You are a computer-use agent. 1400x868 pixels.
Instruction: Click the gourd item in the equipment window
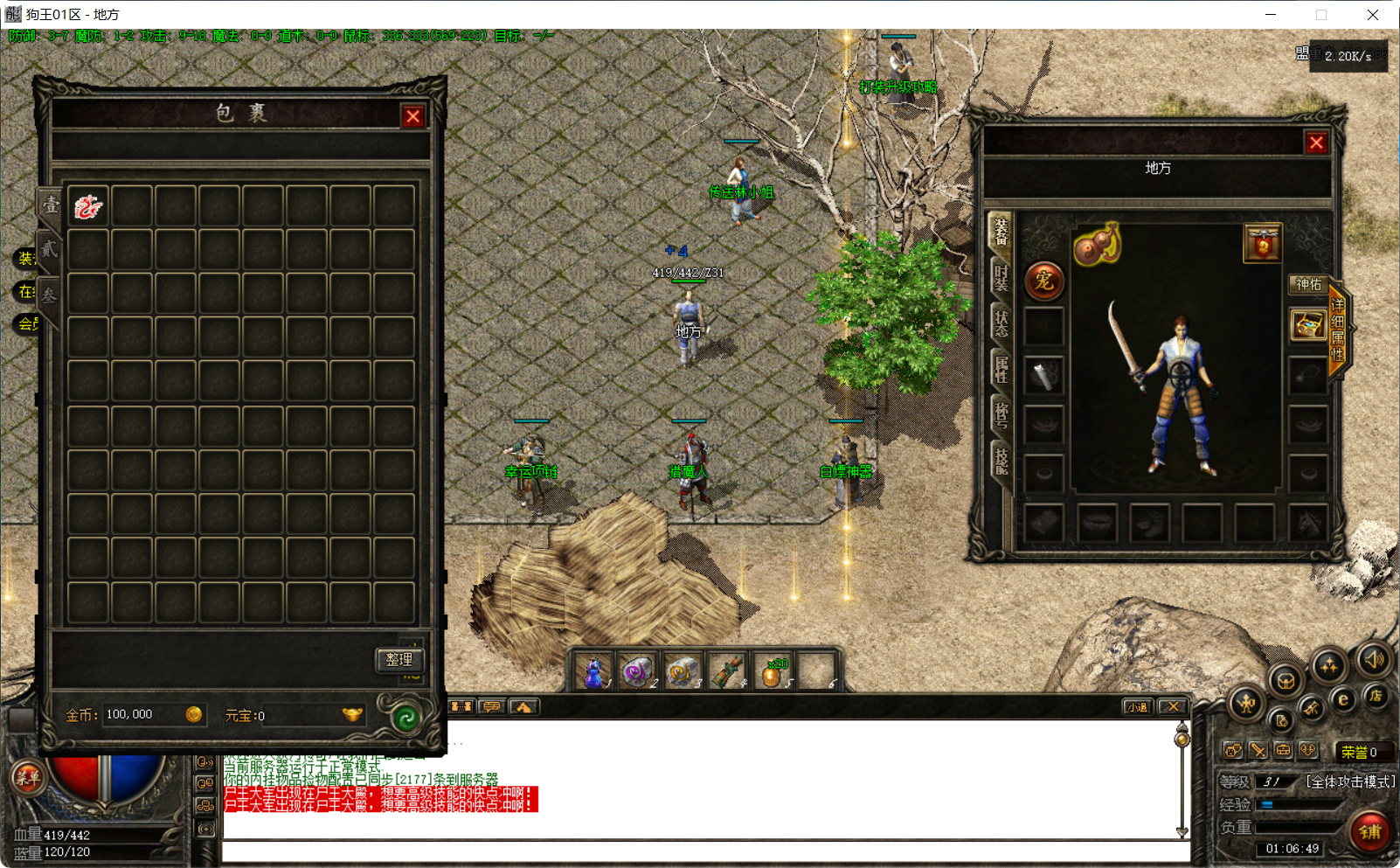(1096, 246)
